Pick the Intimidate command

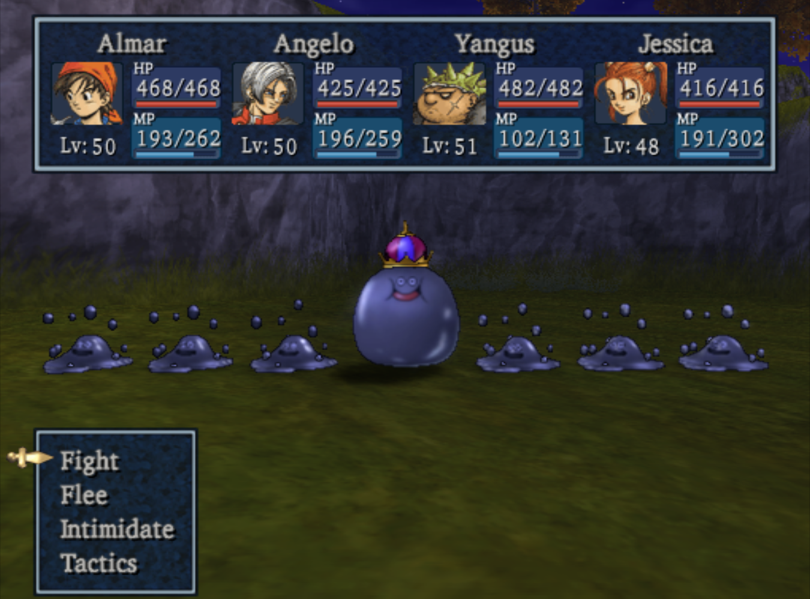tap(116, 529)
